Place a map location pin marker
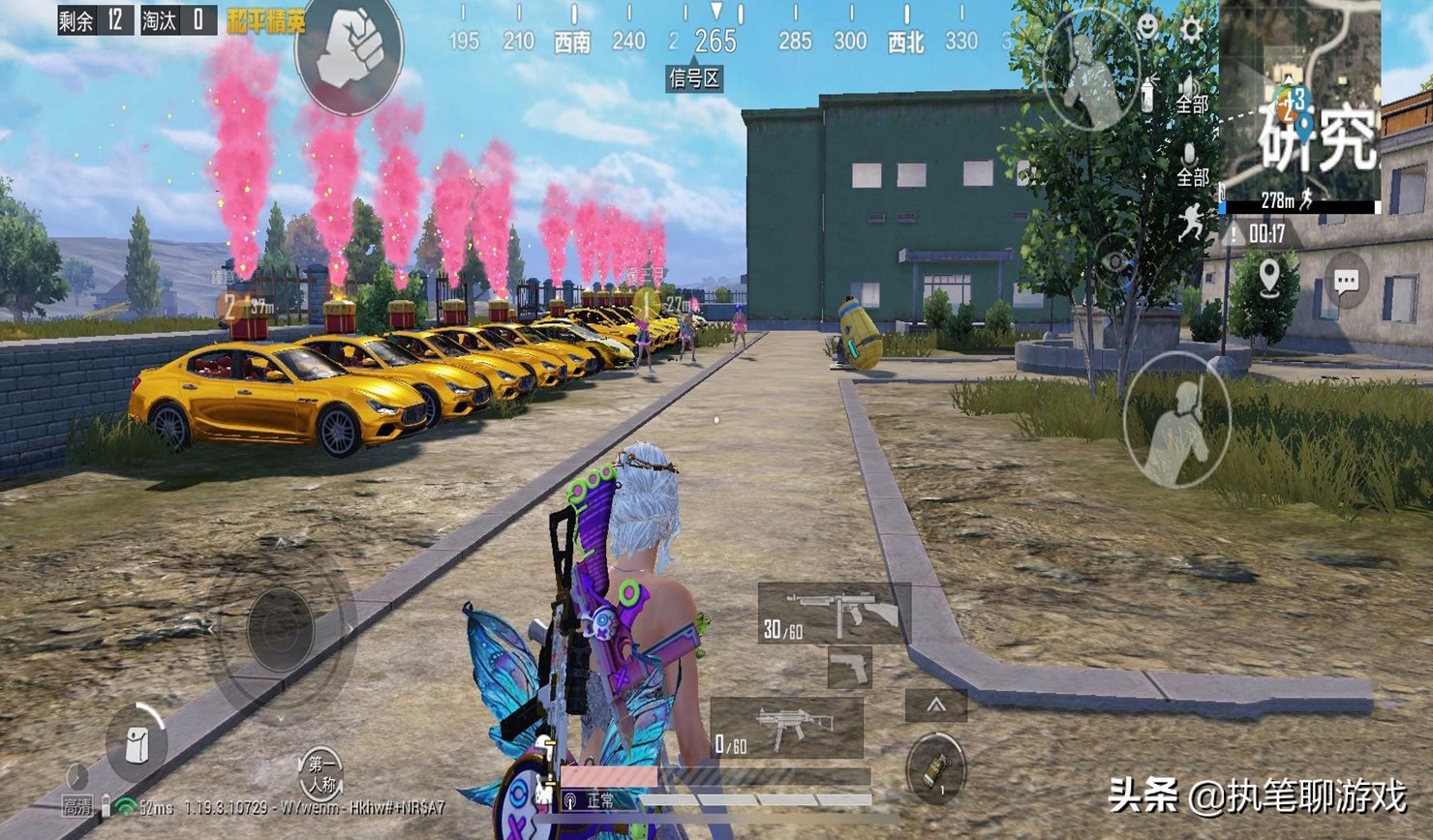This screenshot has width=1433, height=840. coord(1268,279)
